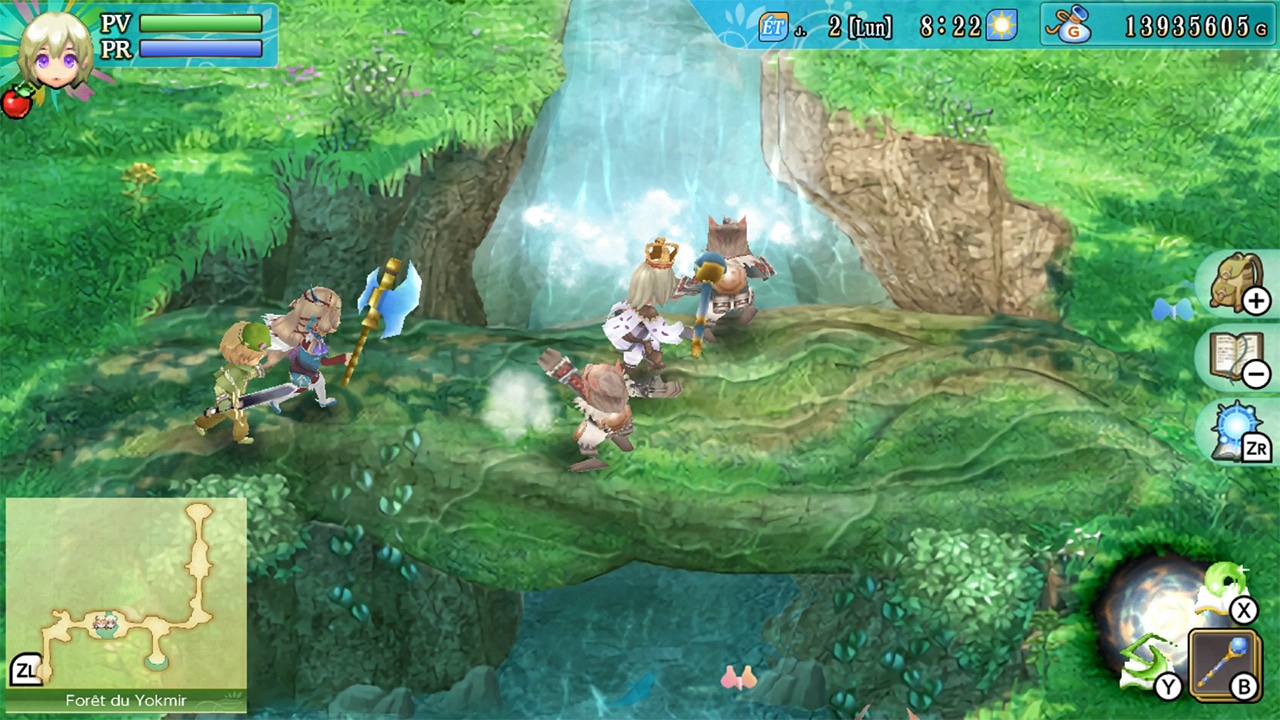
Task: Open the summer season calendar icon
Action: [772, 27]
